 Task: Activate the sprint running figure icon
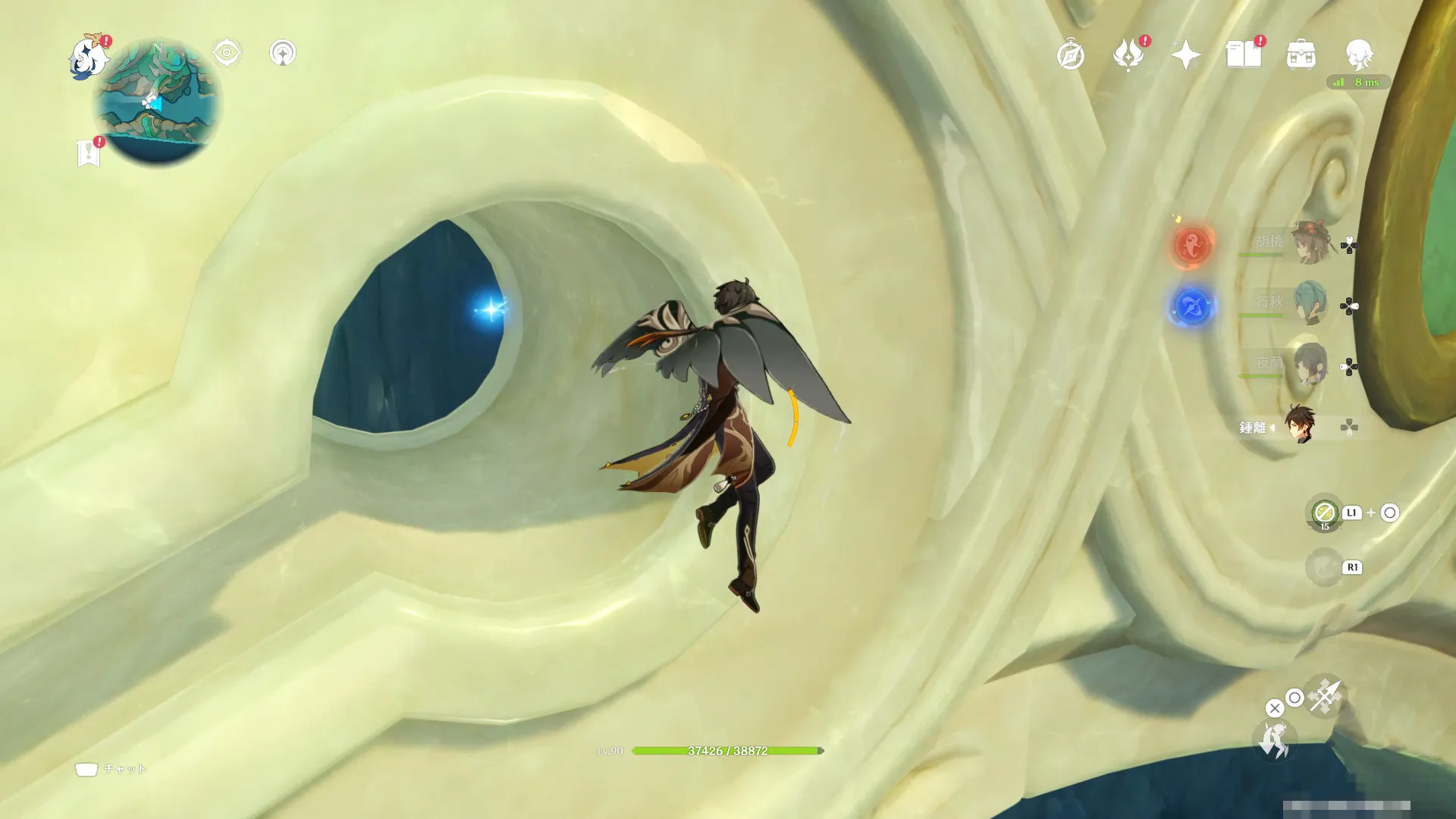click(x=1273, y=739)
